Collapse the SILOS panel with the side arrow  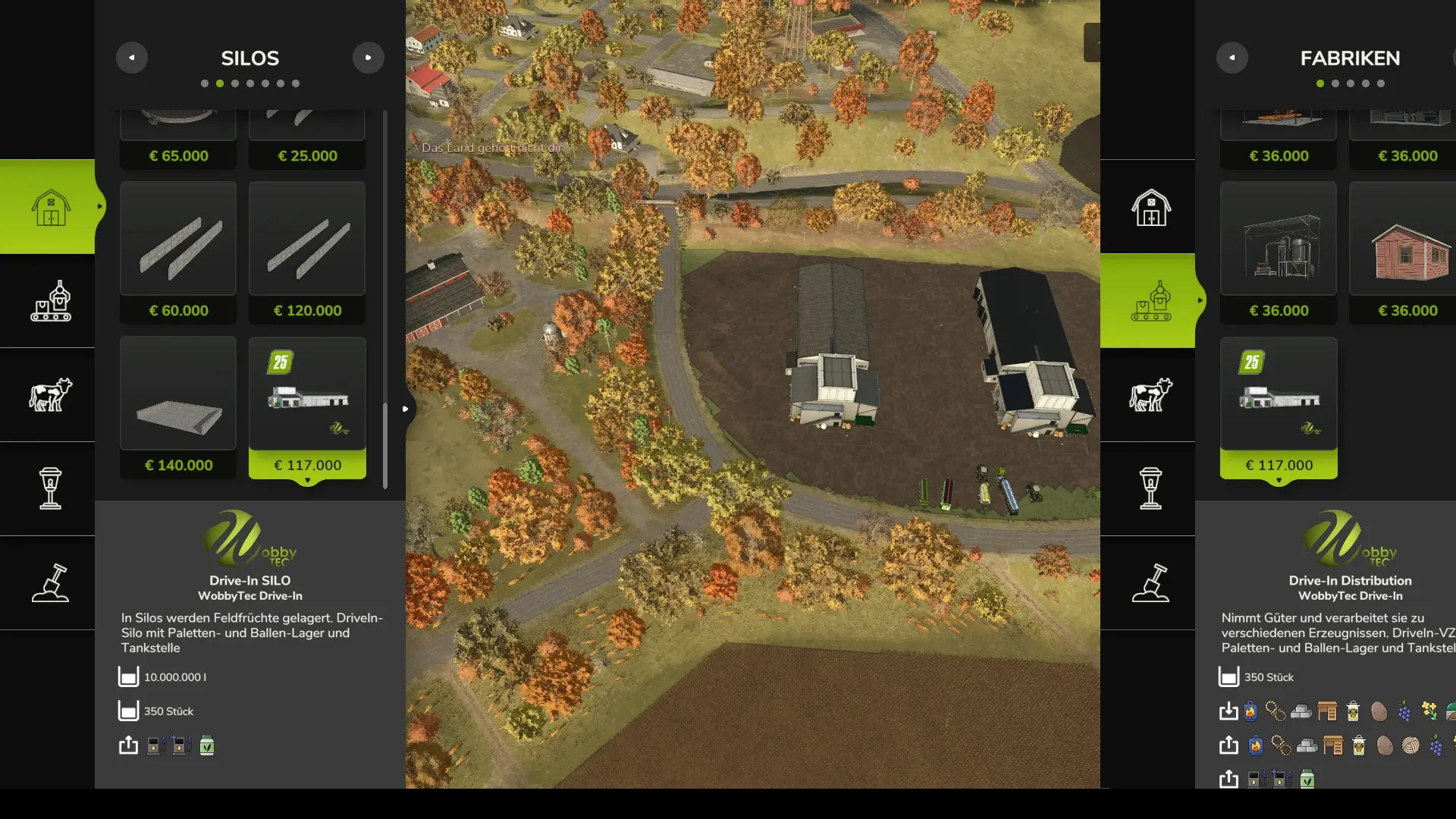pyautogui.click(x=406, y=409)
